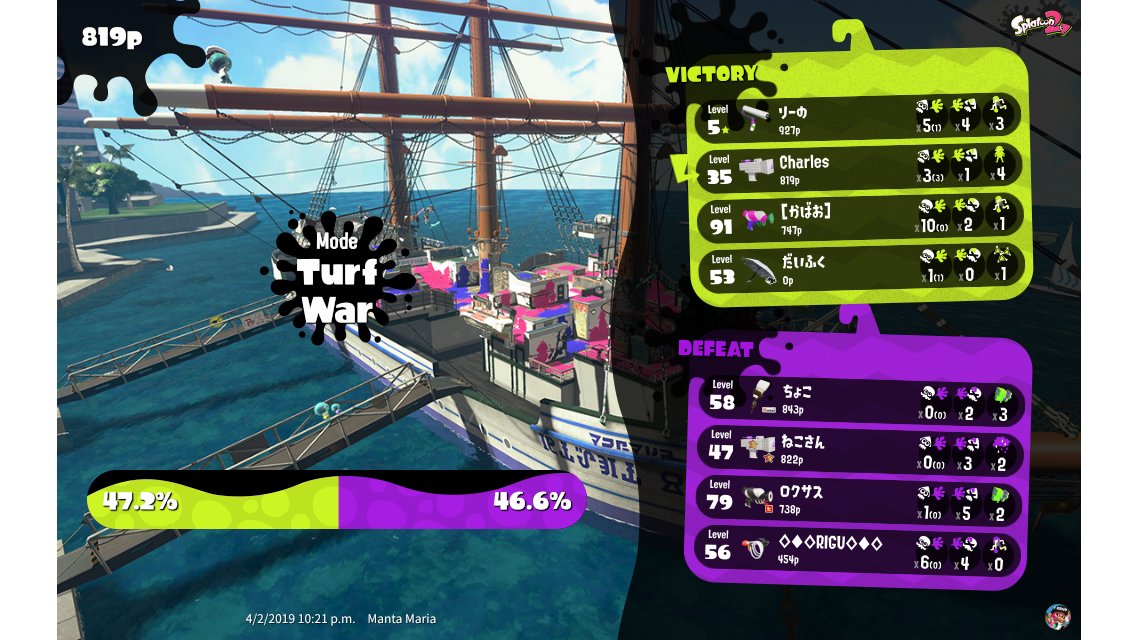Choose the Level 79 player ロクサス row

(858, 499)
